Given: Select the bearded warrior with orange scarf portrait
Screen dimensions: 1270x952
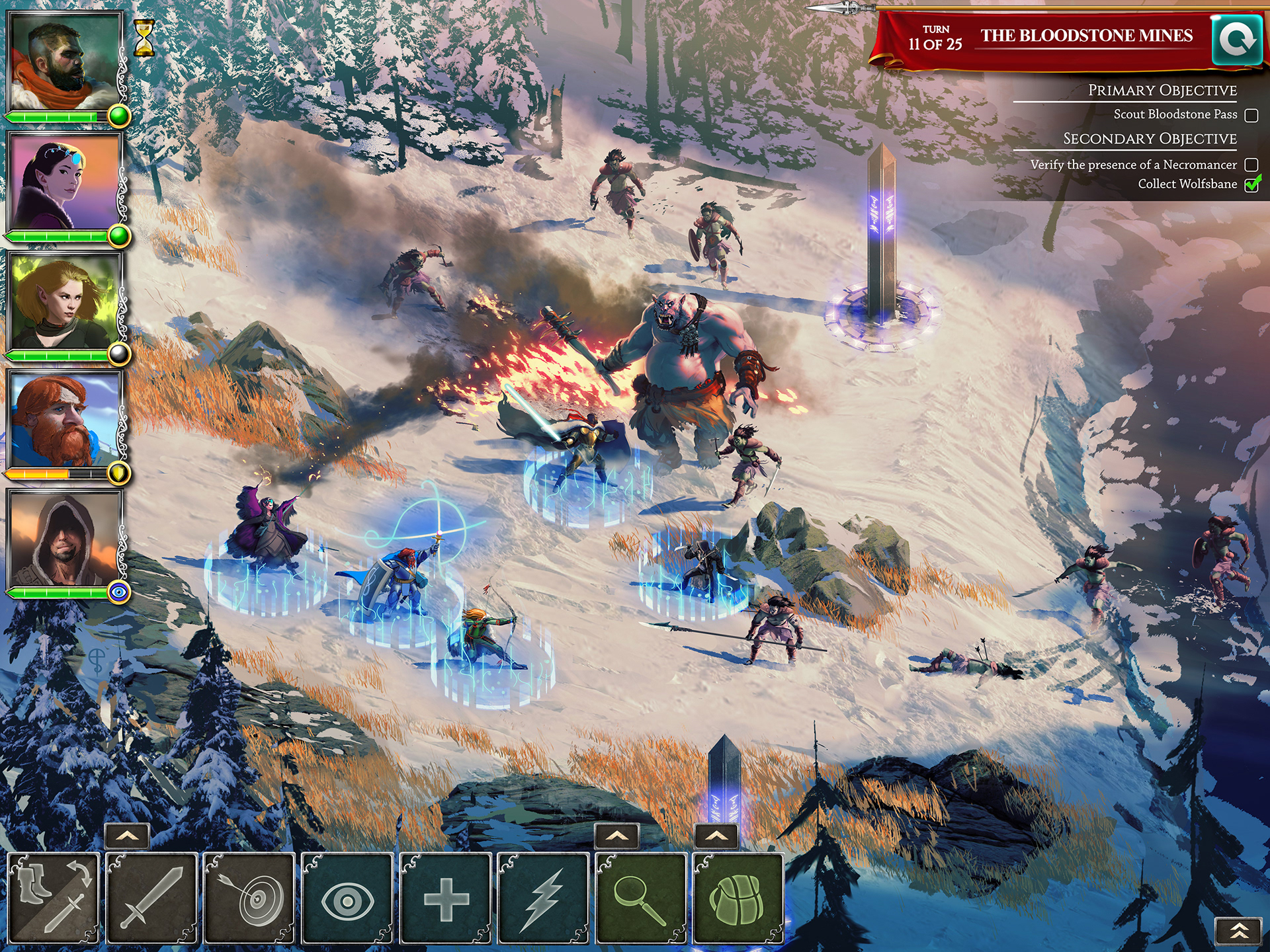Looking at the screenshot, I should point(64,61).
